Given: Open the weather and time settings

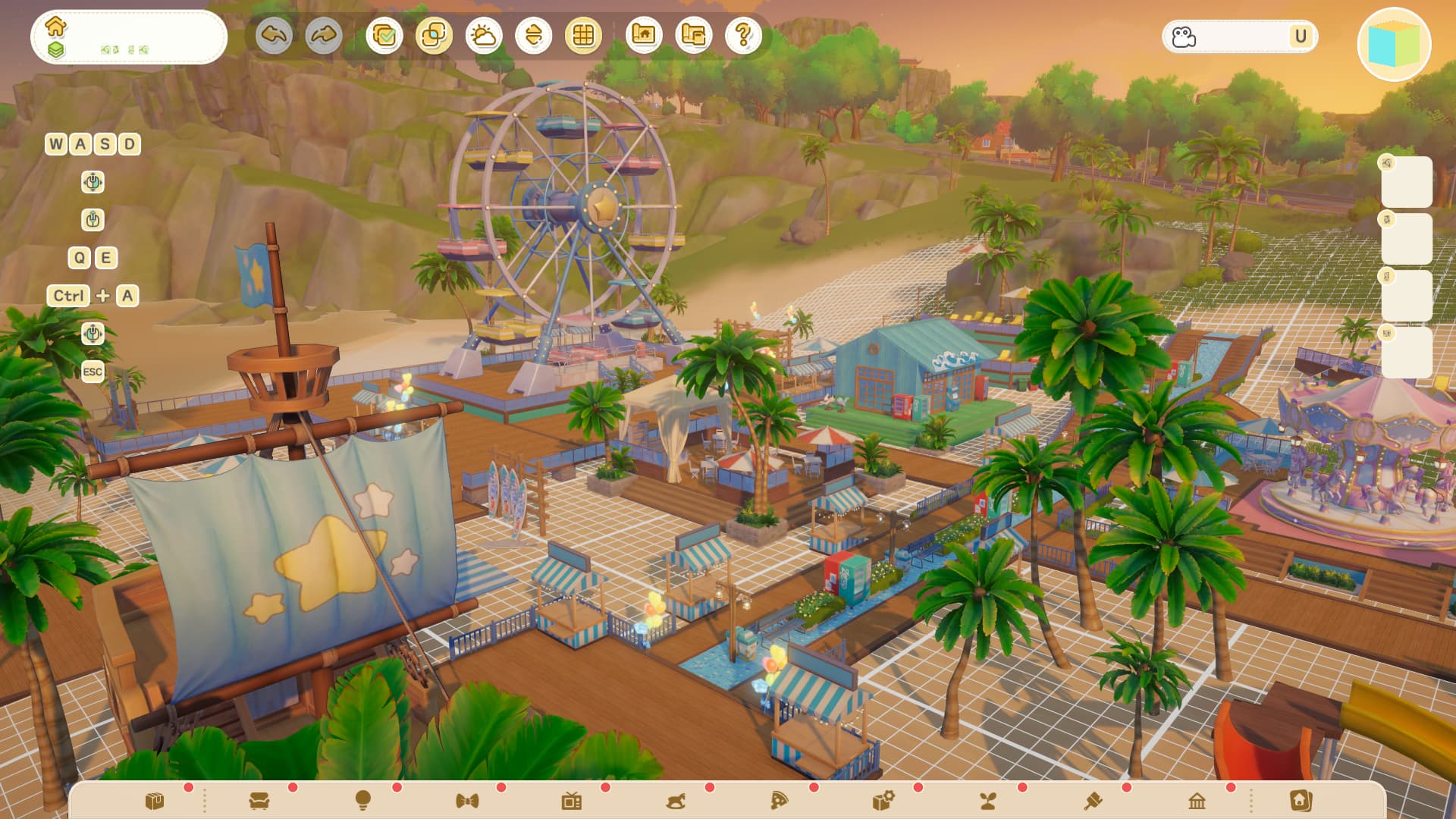Looking at the screenshot, I should click(x=484, y=36).
